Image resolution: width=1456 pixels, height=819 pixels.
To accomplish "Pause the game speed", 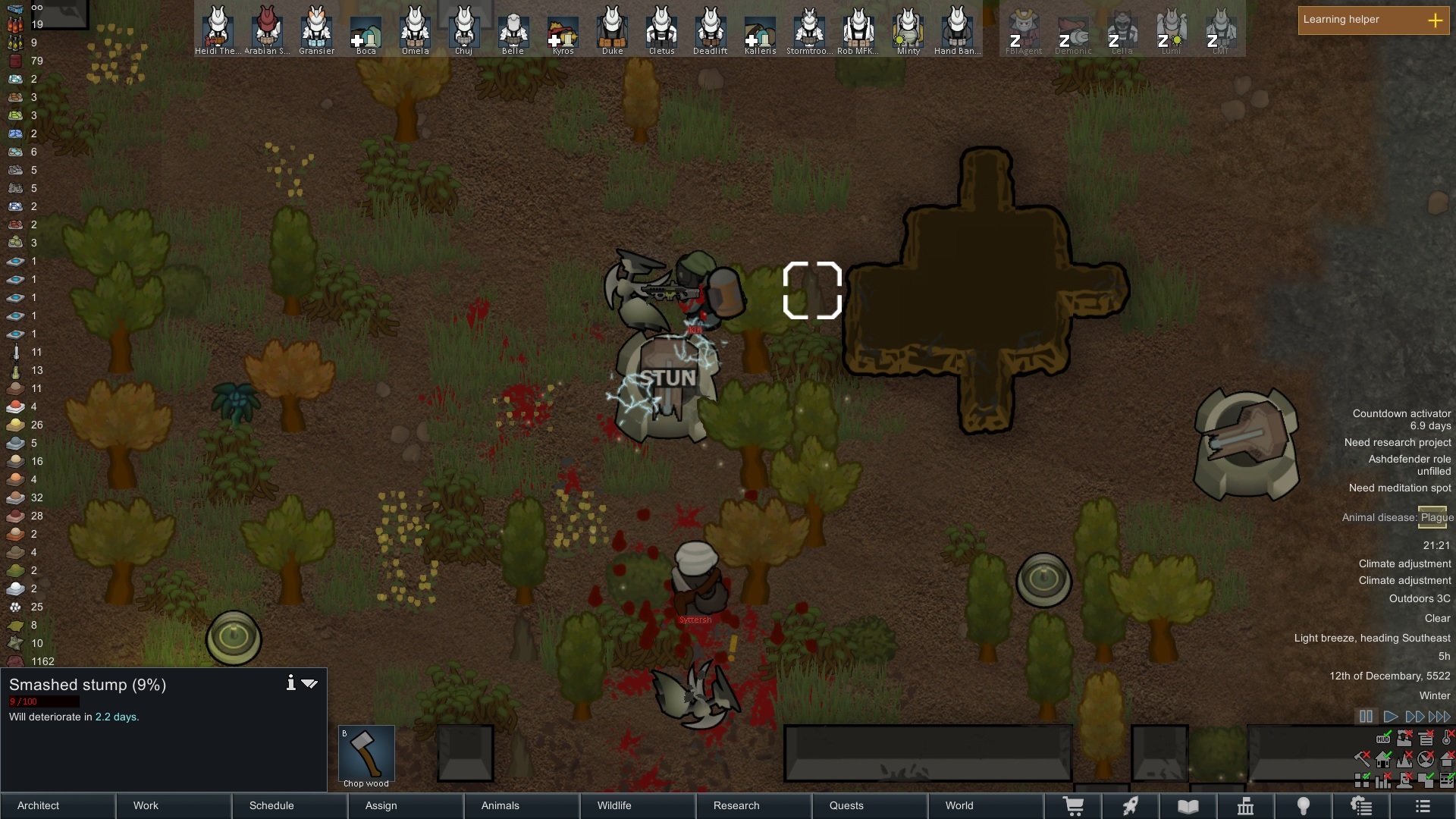I will coord(1366,717).
